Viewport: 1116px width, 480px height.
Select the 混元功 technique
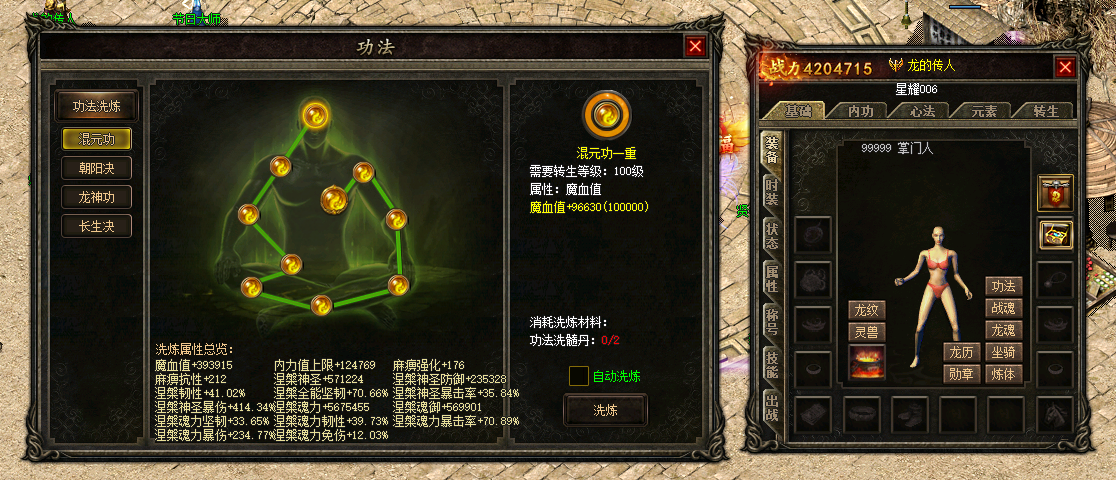pos(96,139)
